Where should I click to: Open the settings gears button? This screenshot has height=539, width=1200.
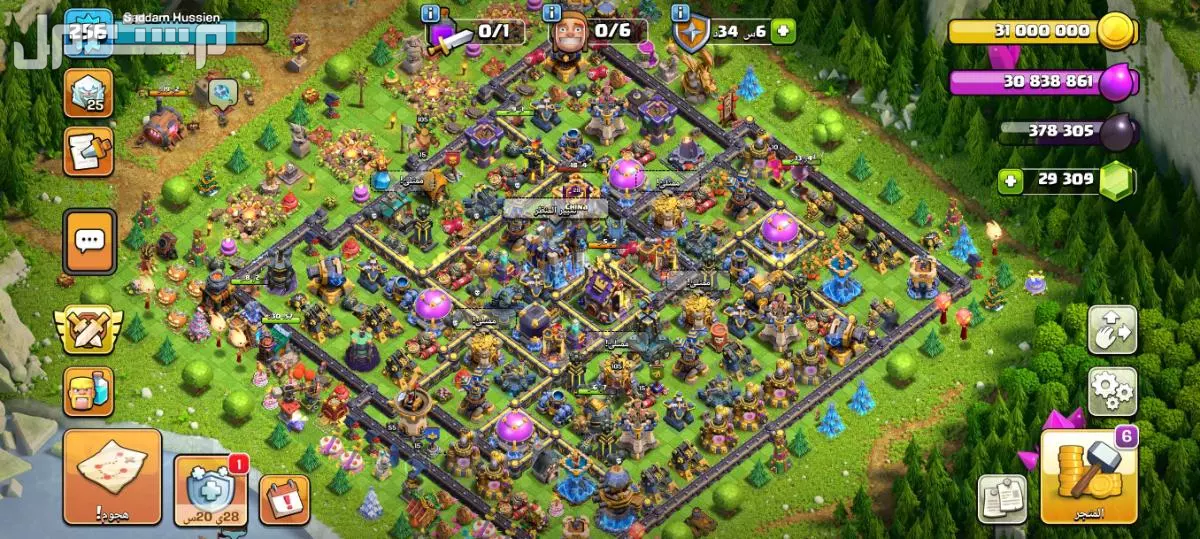point(1112,391)
